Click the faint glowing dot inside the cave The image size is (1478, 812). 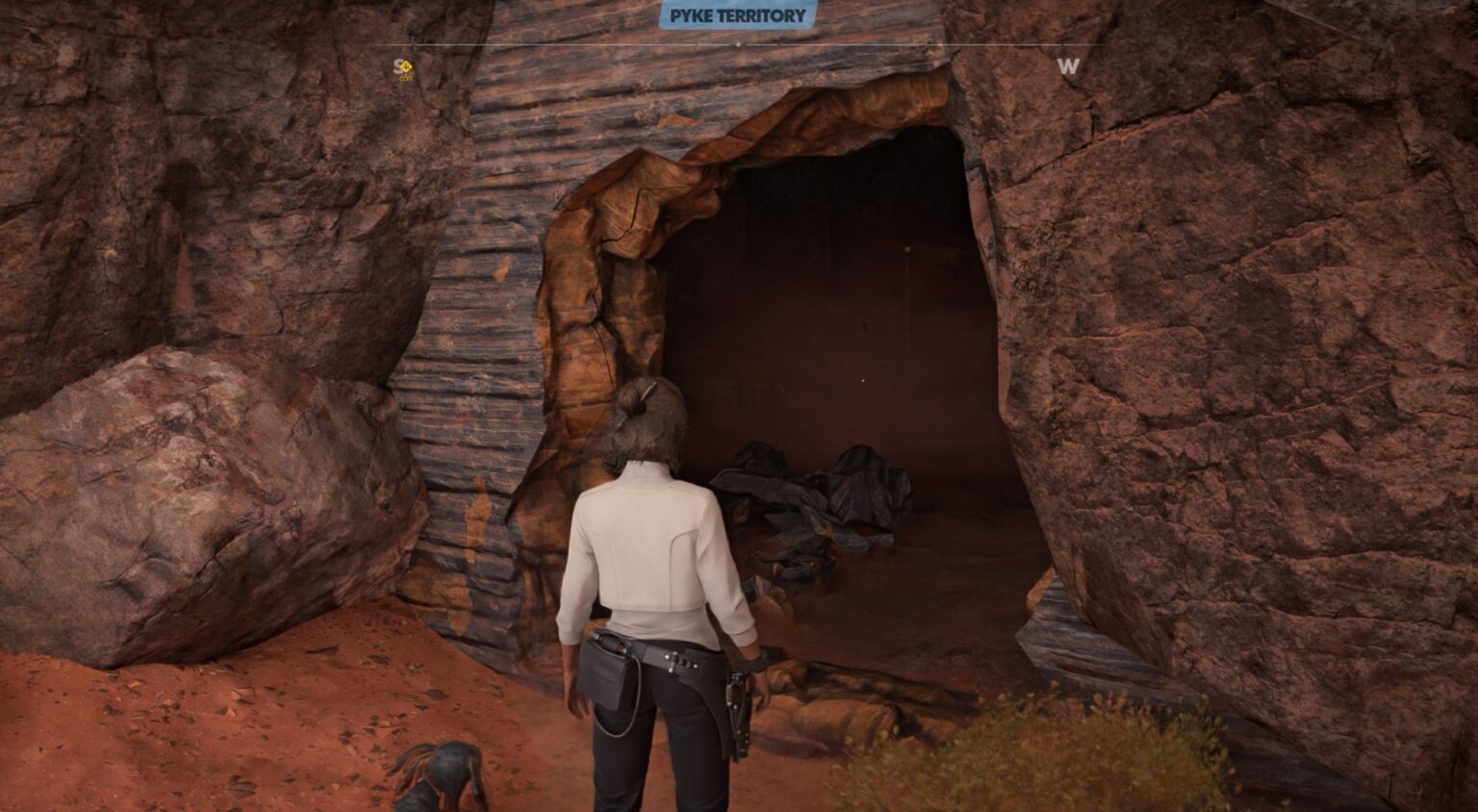click(x=863, y=380)
